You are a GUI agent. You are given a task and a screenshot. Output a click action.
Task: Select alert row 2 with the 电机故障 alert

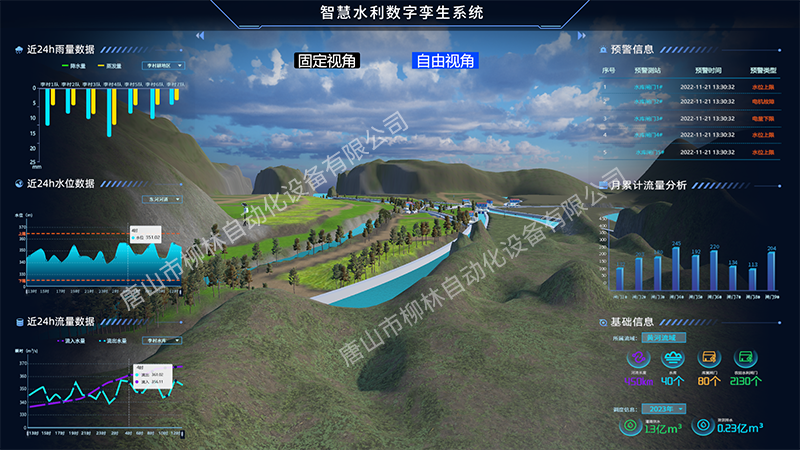coord(689,102)
